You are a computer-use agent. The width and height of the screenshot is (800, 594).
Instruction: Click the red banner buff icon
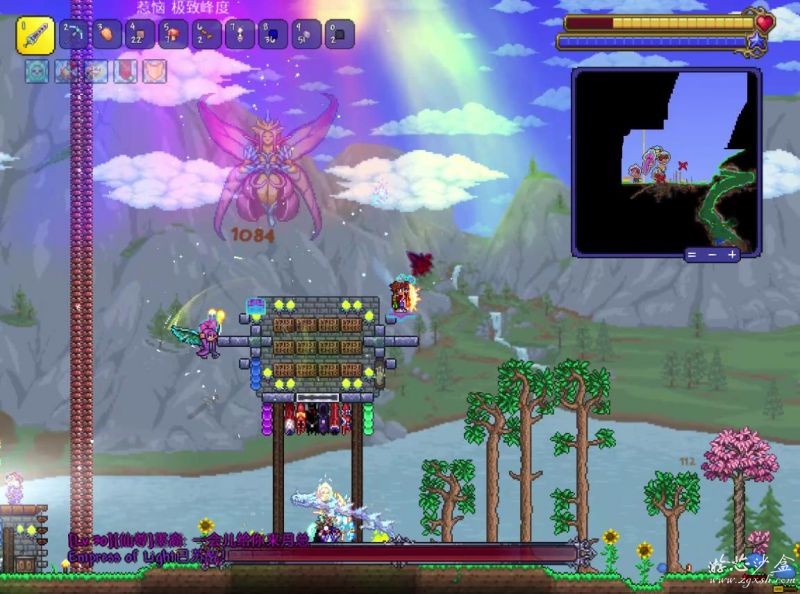[x=126, y=72]
